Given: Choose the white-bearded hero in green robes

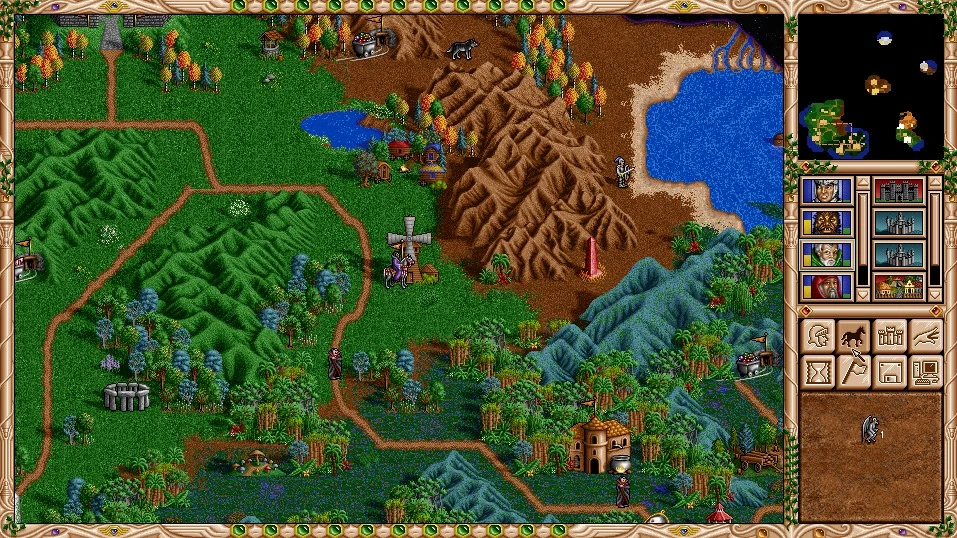Looking at the screenshot, I should 826,254.
